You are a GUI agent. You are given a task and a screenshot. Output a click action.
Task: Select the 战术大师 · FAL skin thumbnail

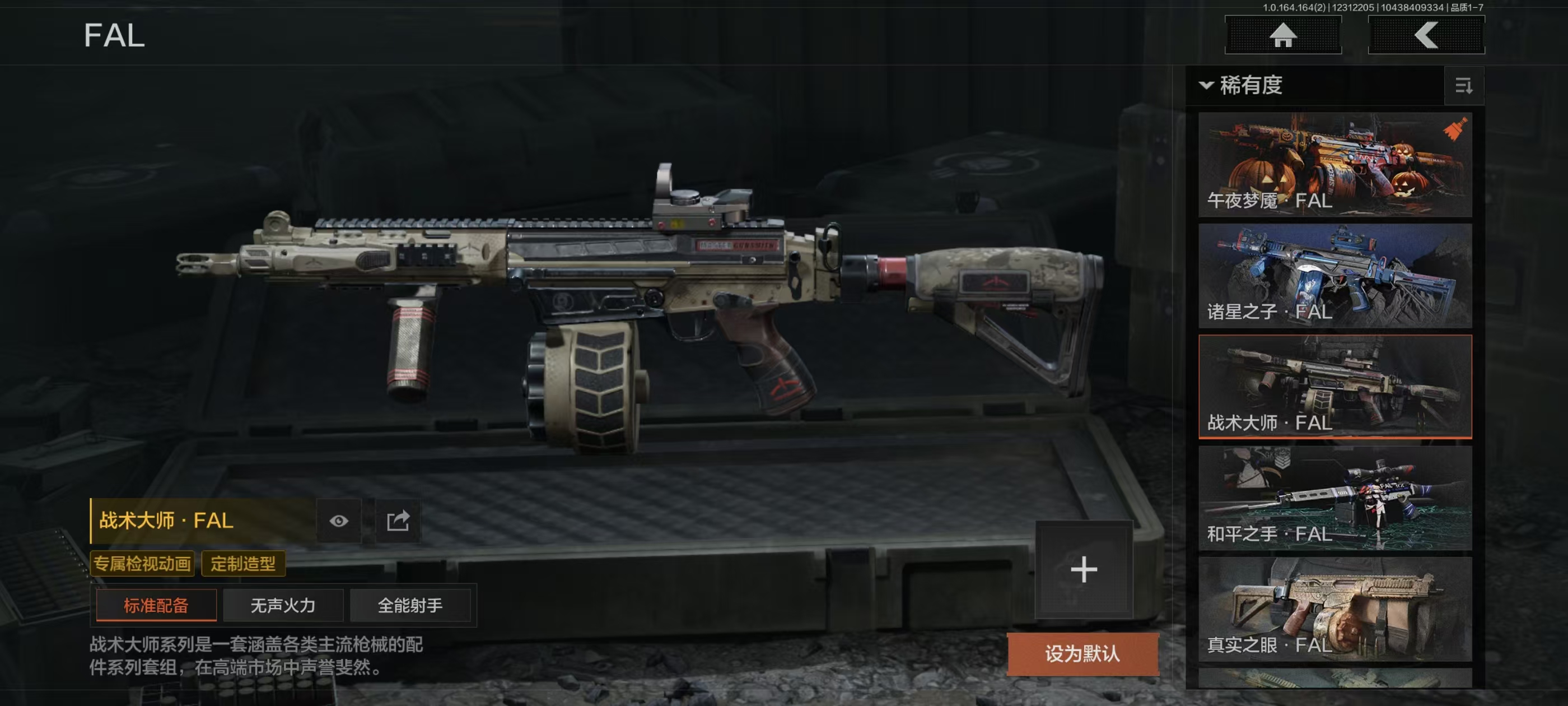(1334, 386)
